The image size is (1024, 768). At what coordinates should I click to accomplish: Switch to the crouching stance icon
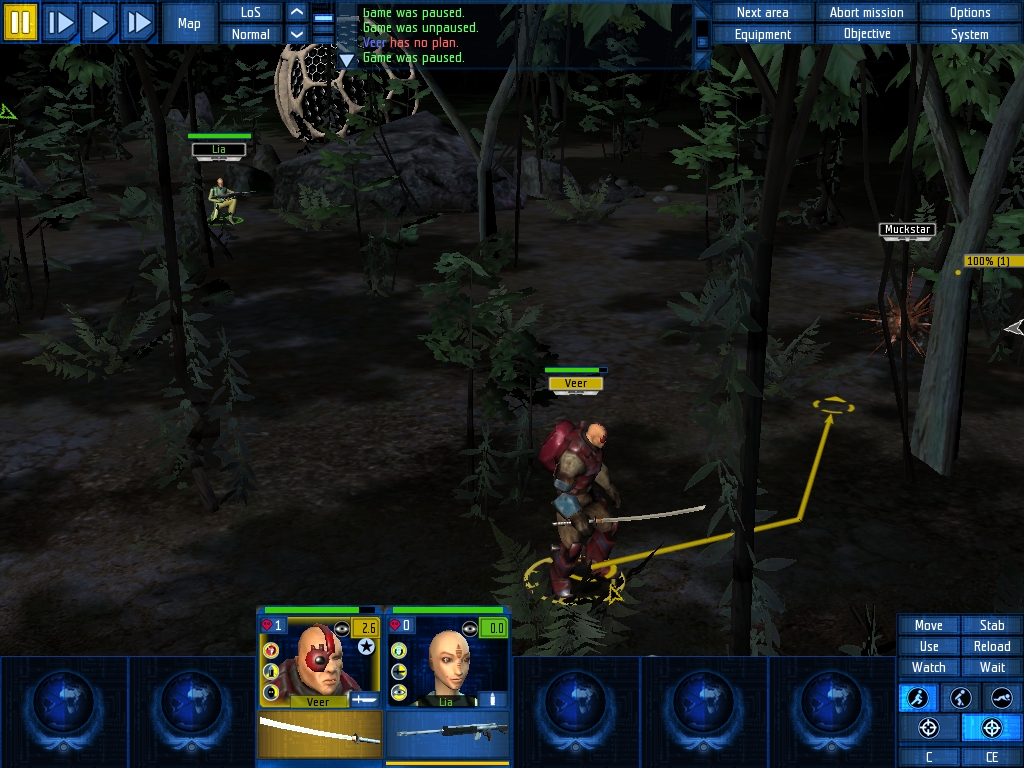960,698
